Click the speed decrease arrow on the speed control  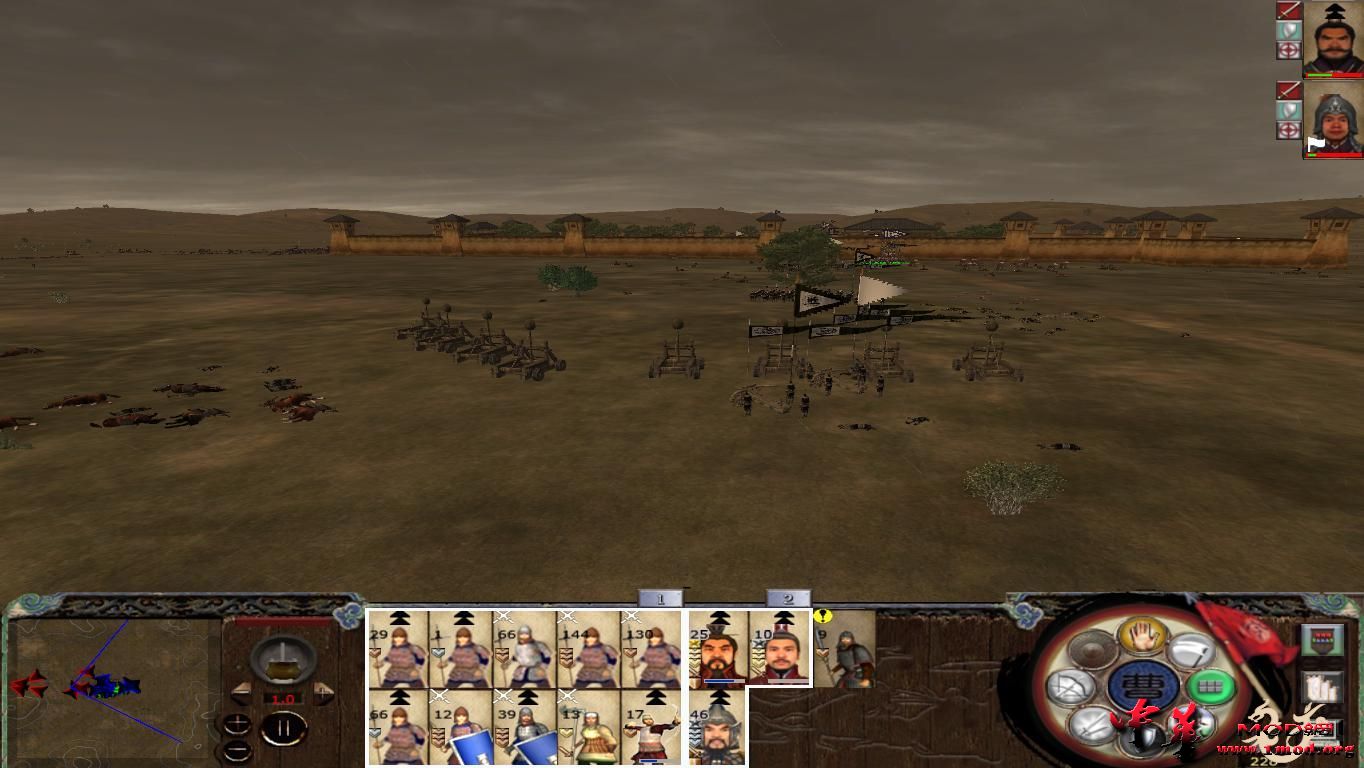click(240, 694)
